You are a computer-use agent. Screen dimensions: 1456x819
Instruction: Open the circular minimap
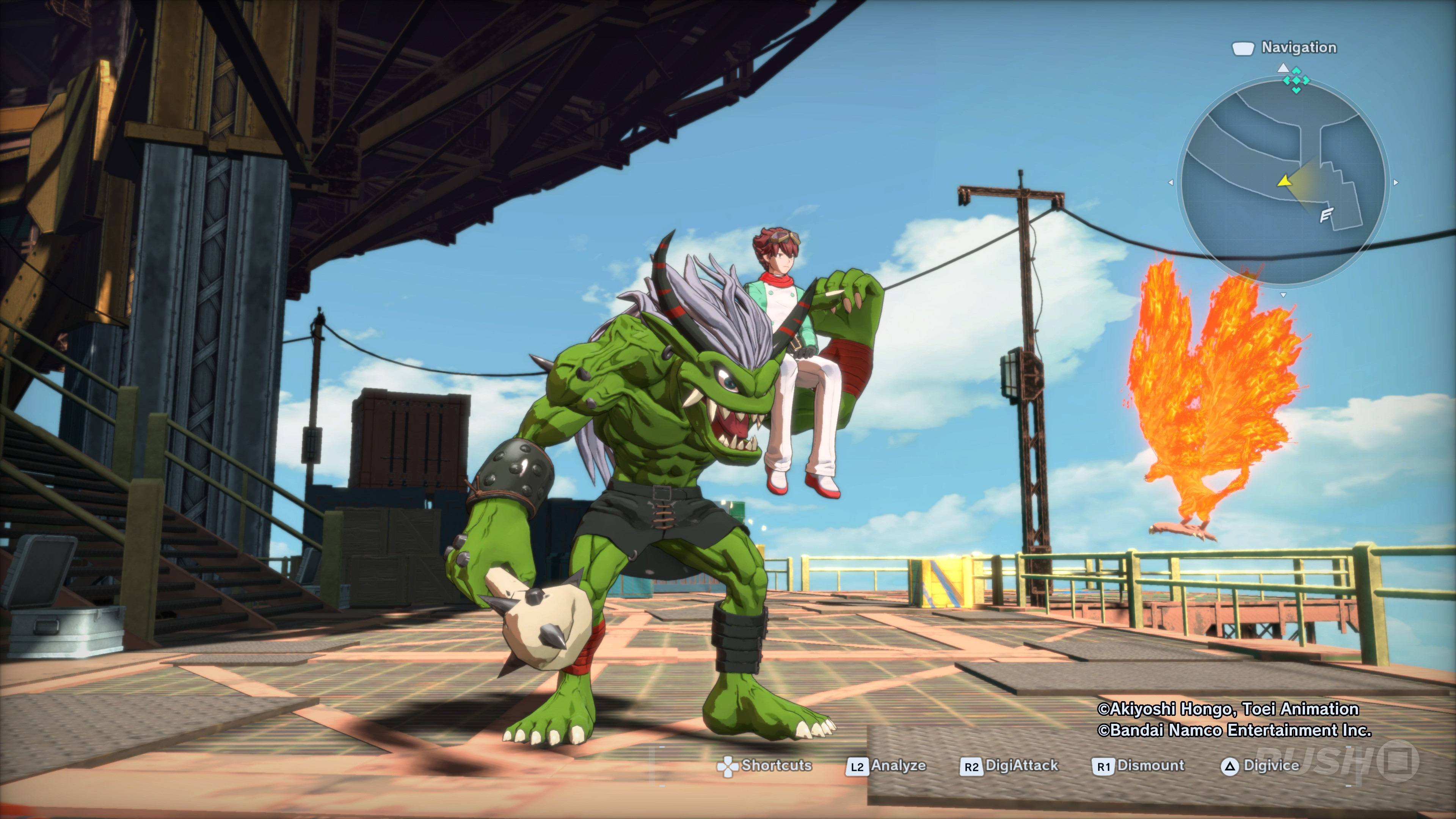(x=1283, y=182)
